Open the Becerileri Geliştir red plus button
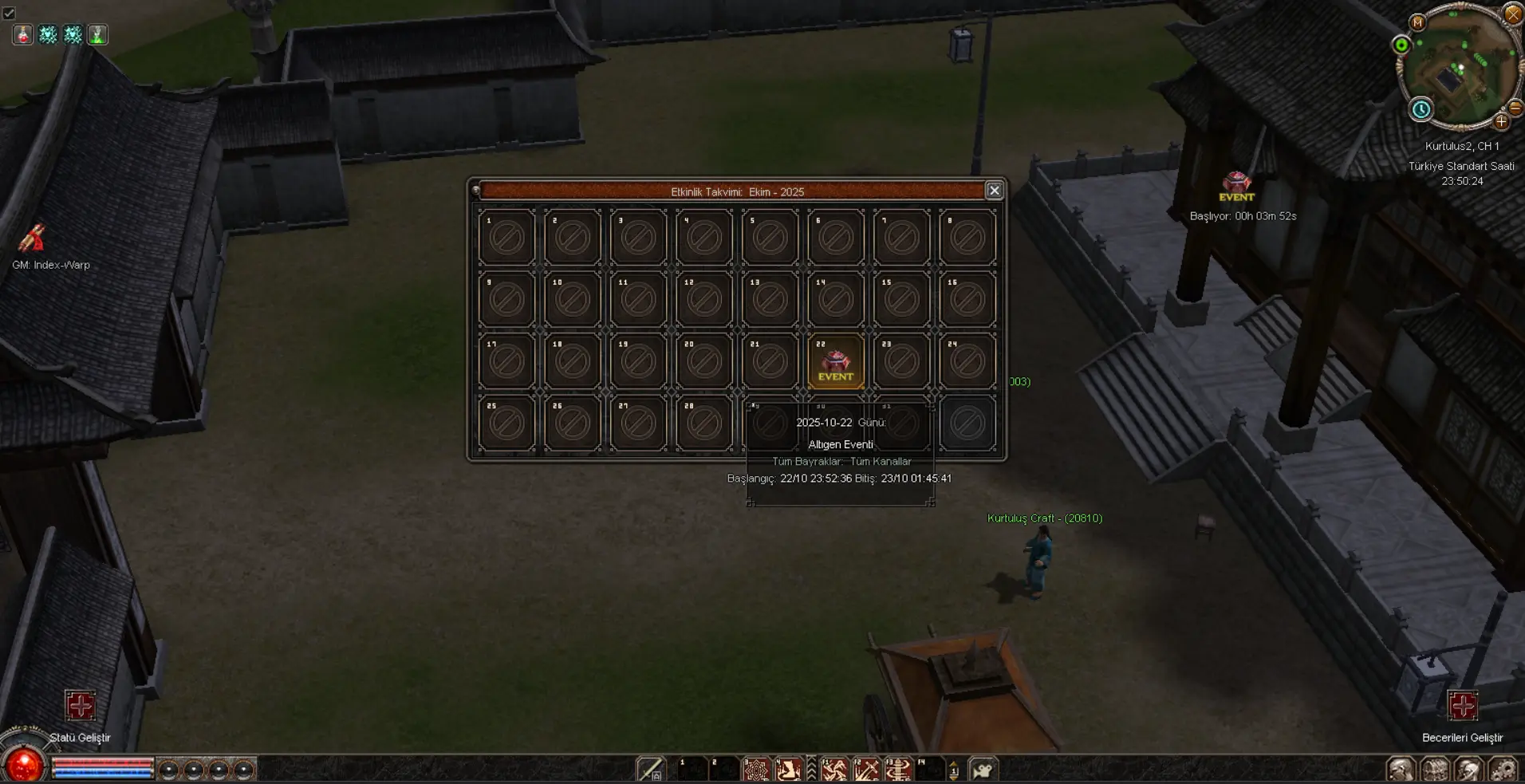 pos(1463,706)
